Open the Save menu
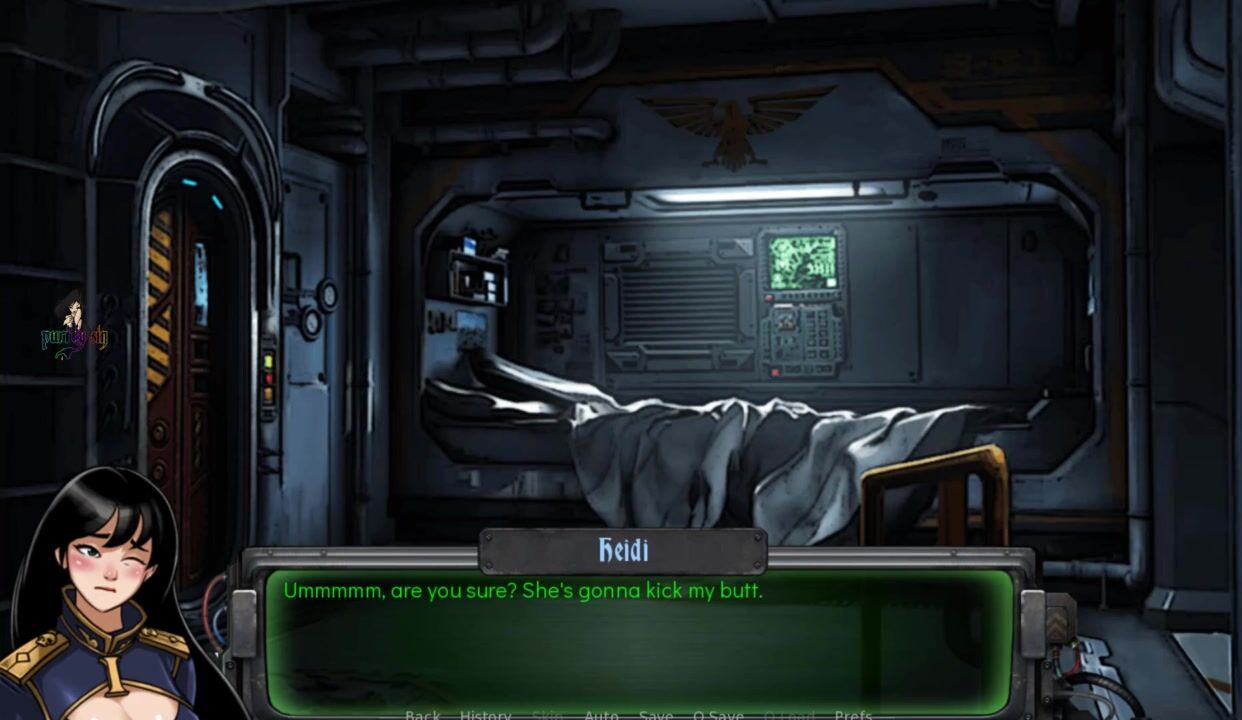1242x720 pixels. (x=655, y=715)
